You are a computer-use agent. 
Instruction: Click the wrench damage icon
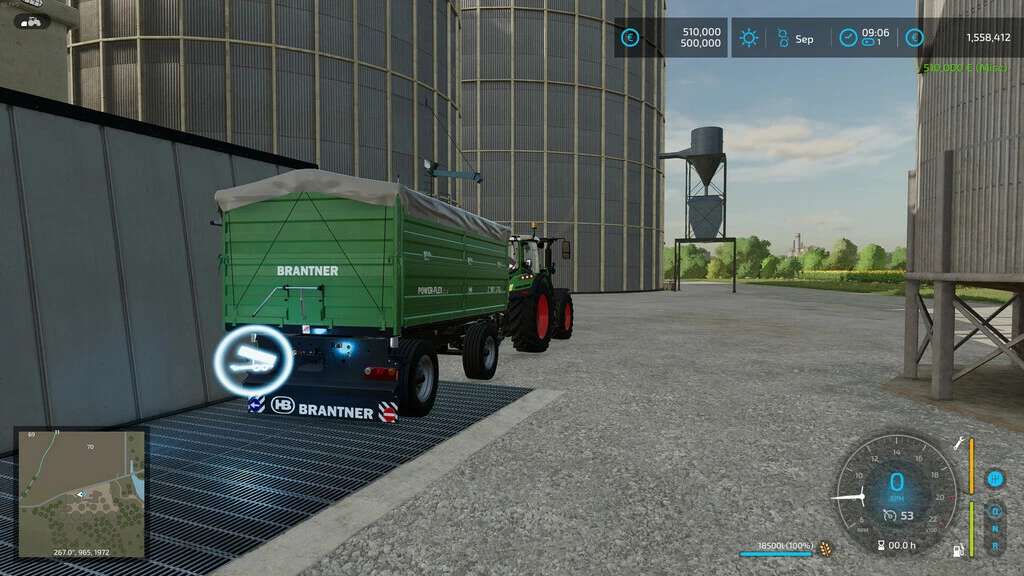pos(959,444)
